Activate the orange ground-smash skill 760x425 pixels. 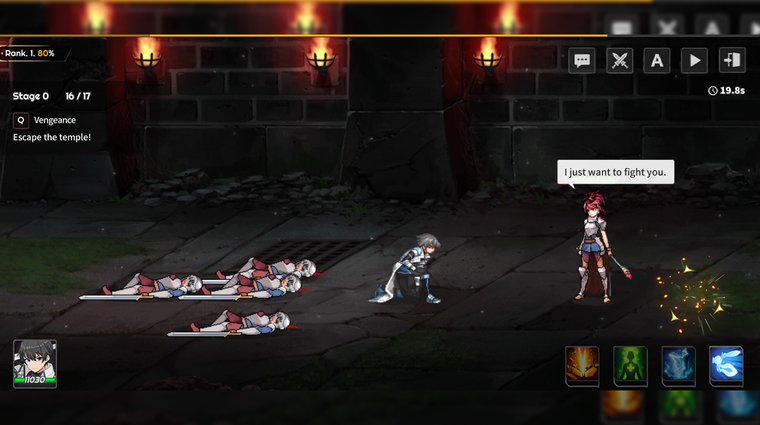click(x=582, y=366)
